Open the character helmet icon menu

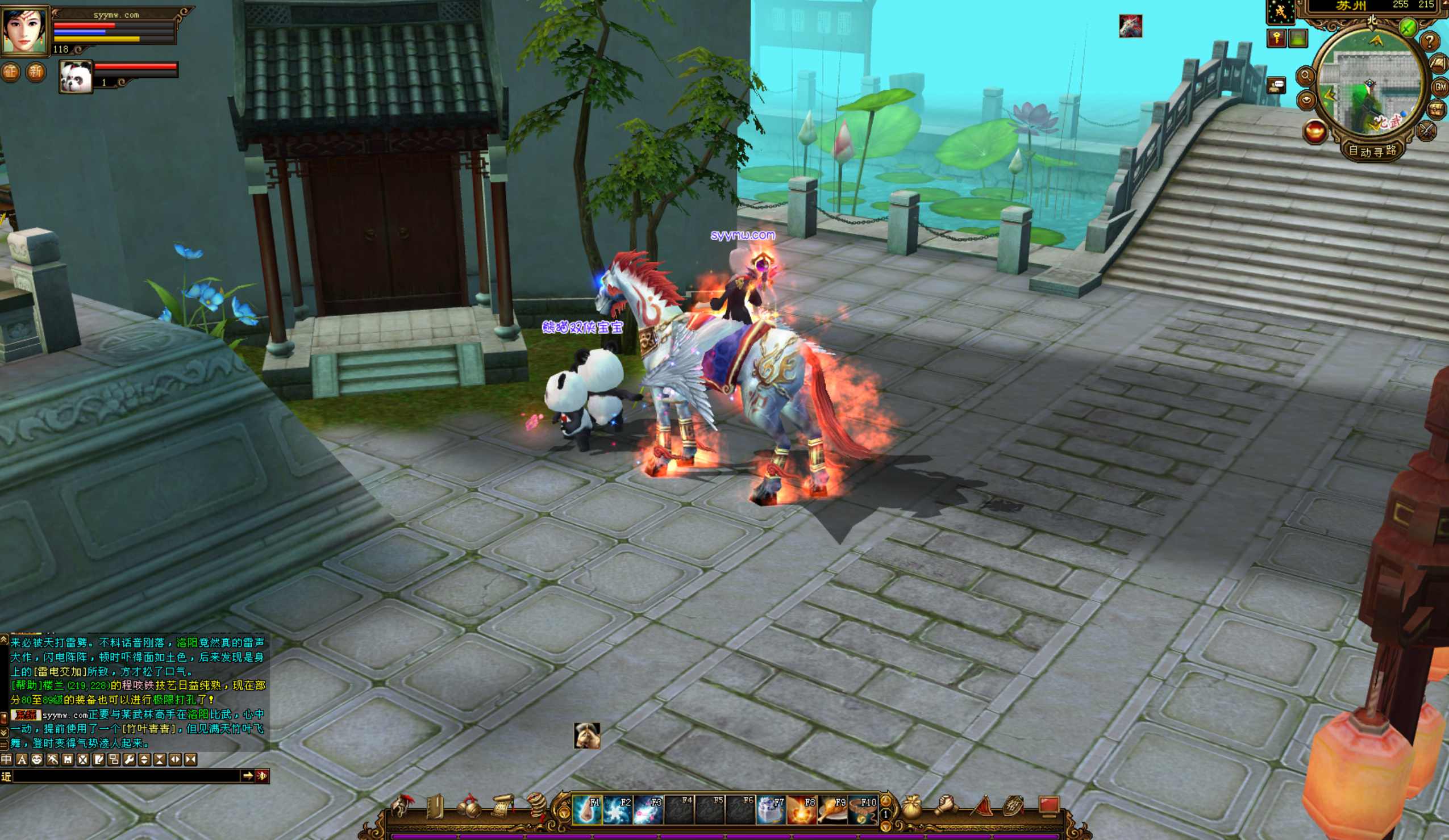pyautogui.click(x=402, y=807)
